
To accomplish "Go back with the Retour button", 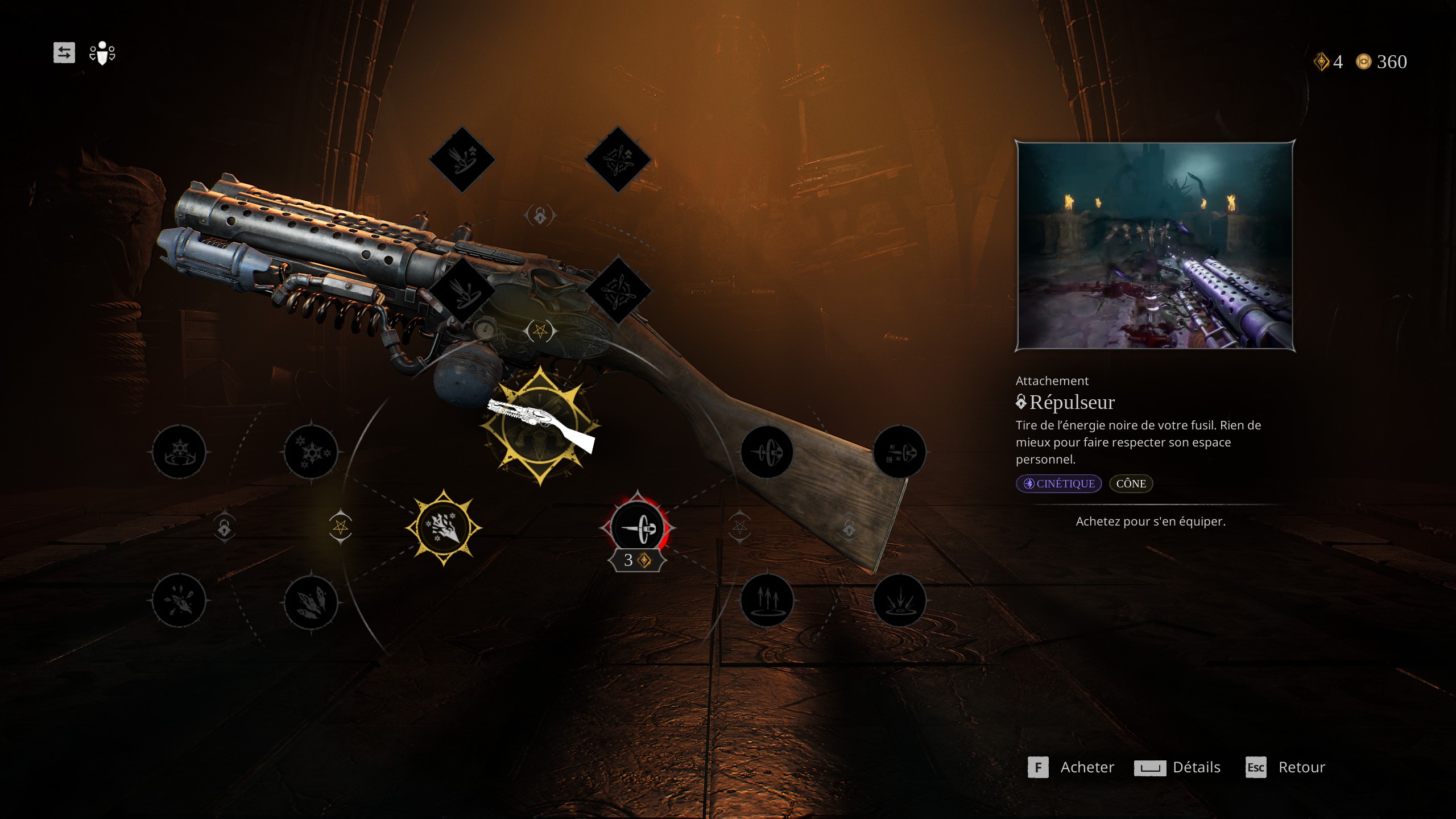I will tap(1285, 767).
